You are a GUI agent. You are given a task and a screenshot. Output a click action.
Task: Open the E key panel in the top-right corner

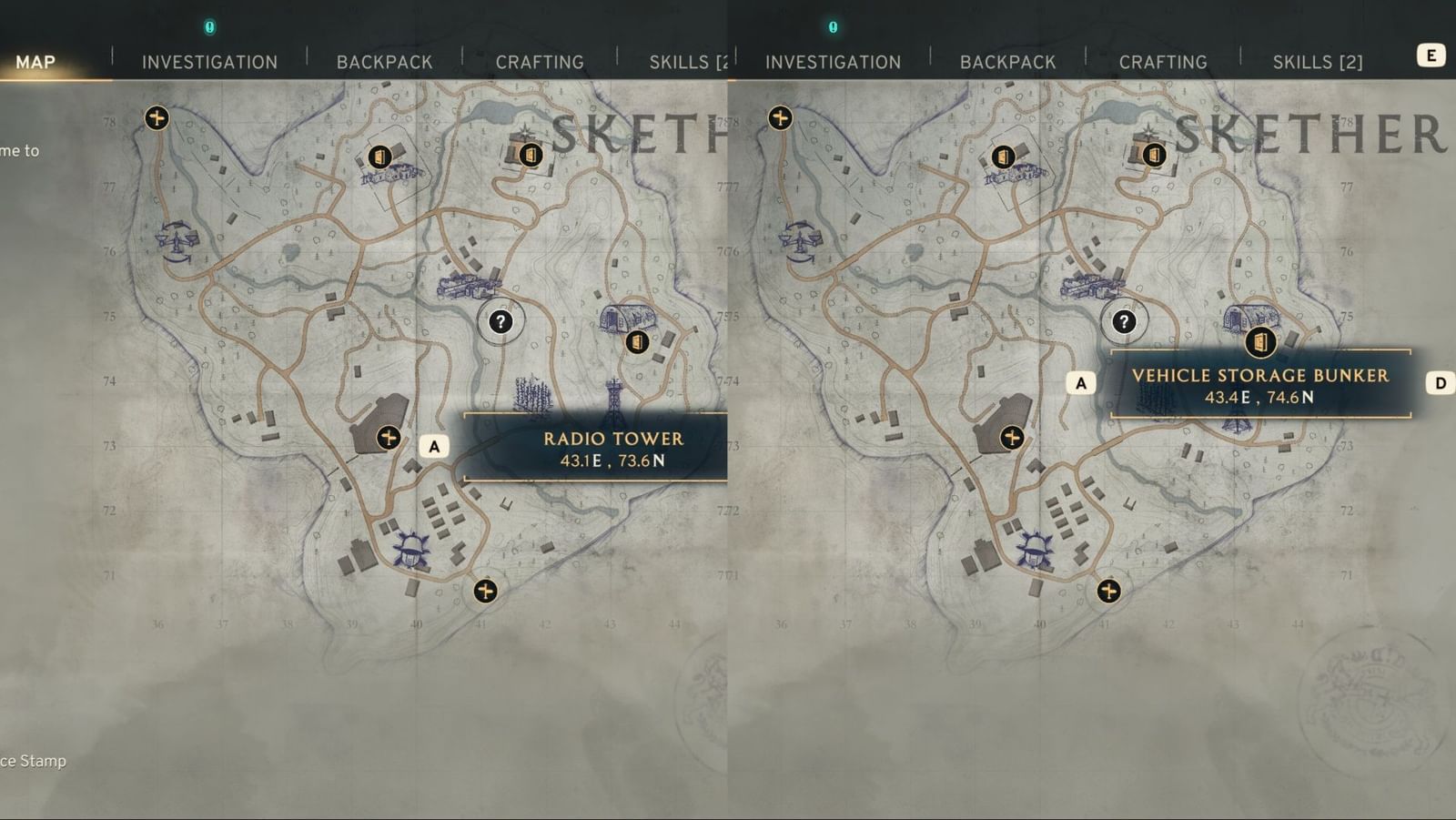[1433, 55]
